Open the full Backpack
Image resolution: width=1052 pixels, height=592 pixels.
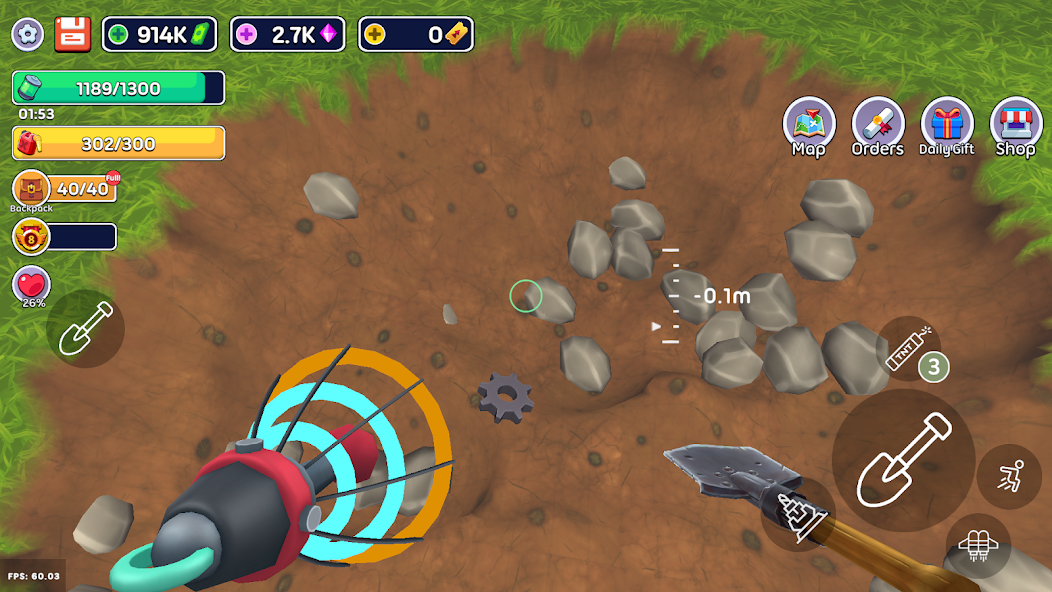(x=33, y=188)
